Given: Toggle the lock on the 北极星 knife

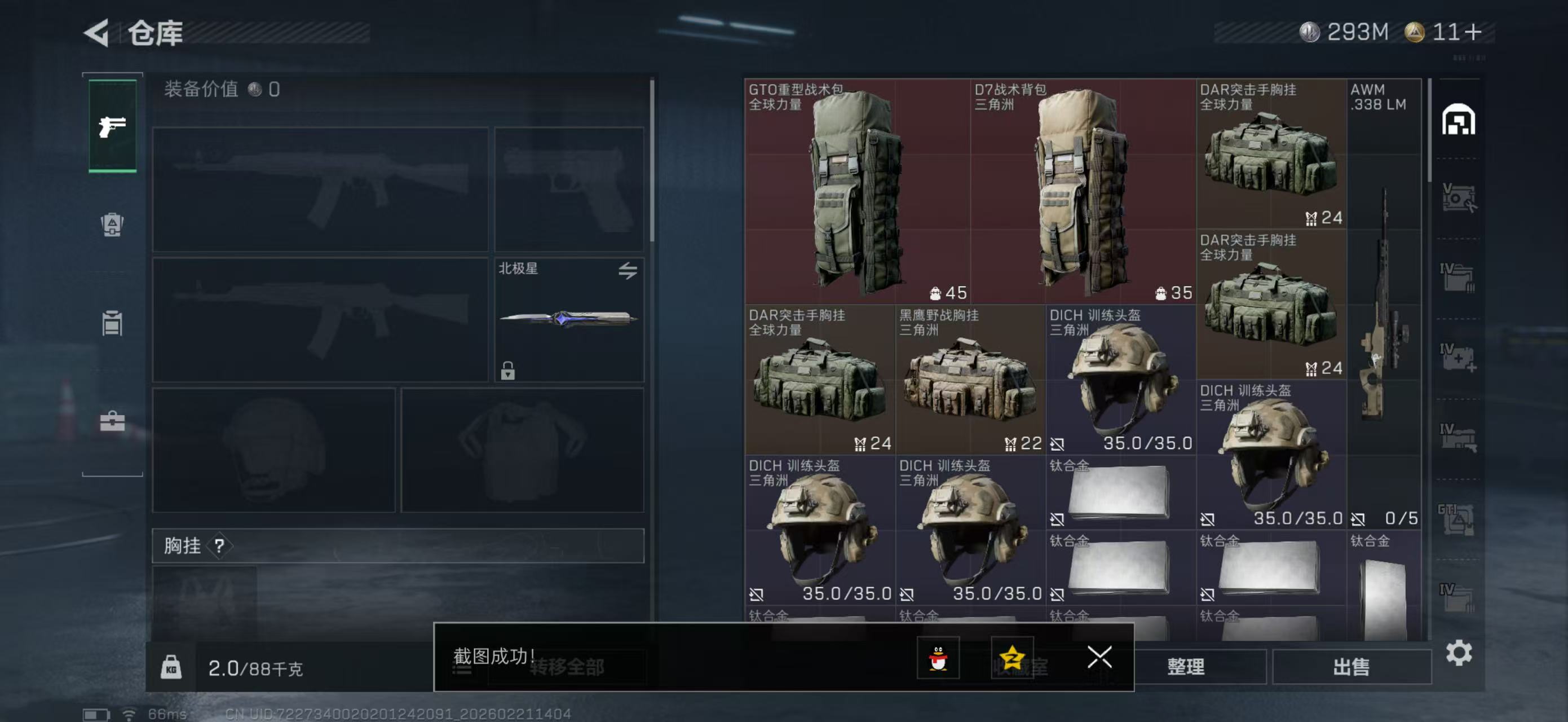Looking at the screenshot, I should [509, 372].
